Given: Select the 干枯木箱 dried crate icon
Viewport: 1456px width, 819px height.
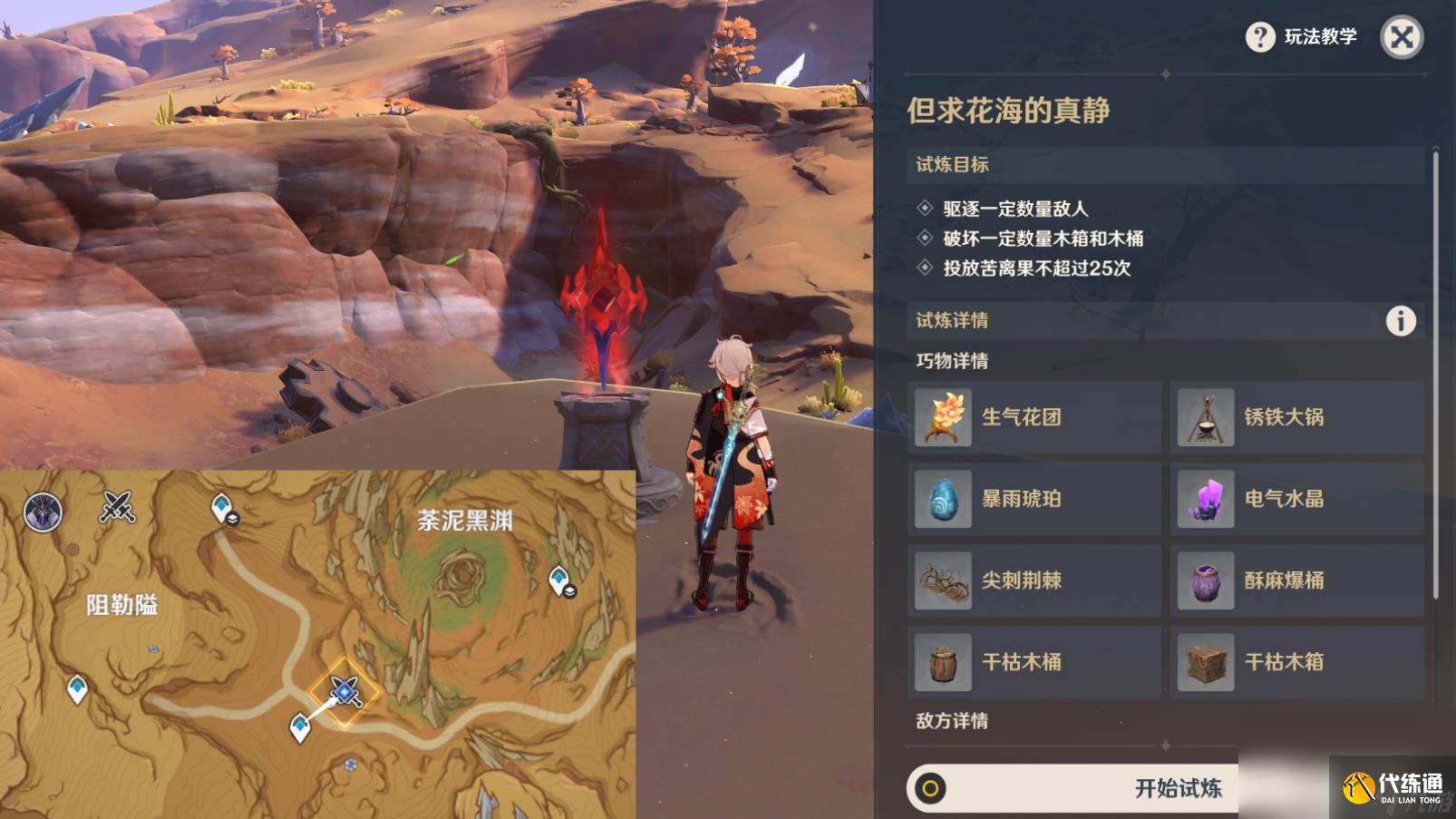Looking at the screenshot, I should pos(1206,661).
